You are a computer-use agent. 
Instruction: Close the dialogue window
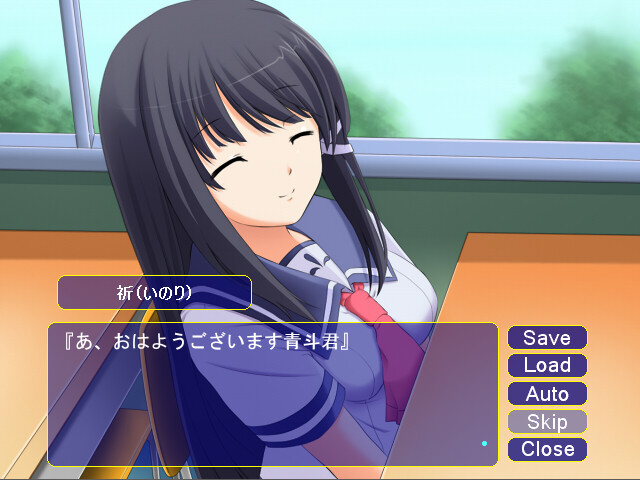click(547, 450)
